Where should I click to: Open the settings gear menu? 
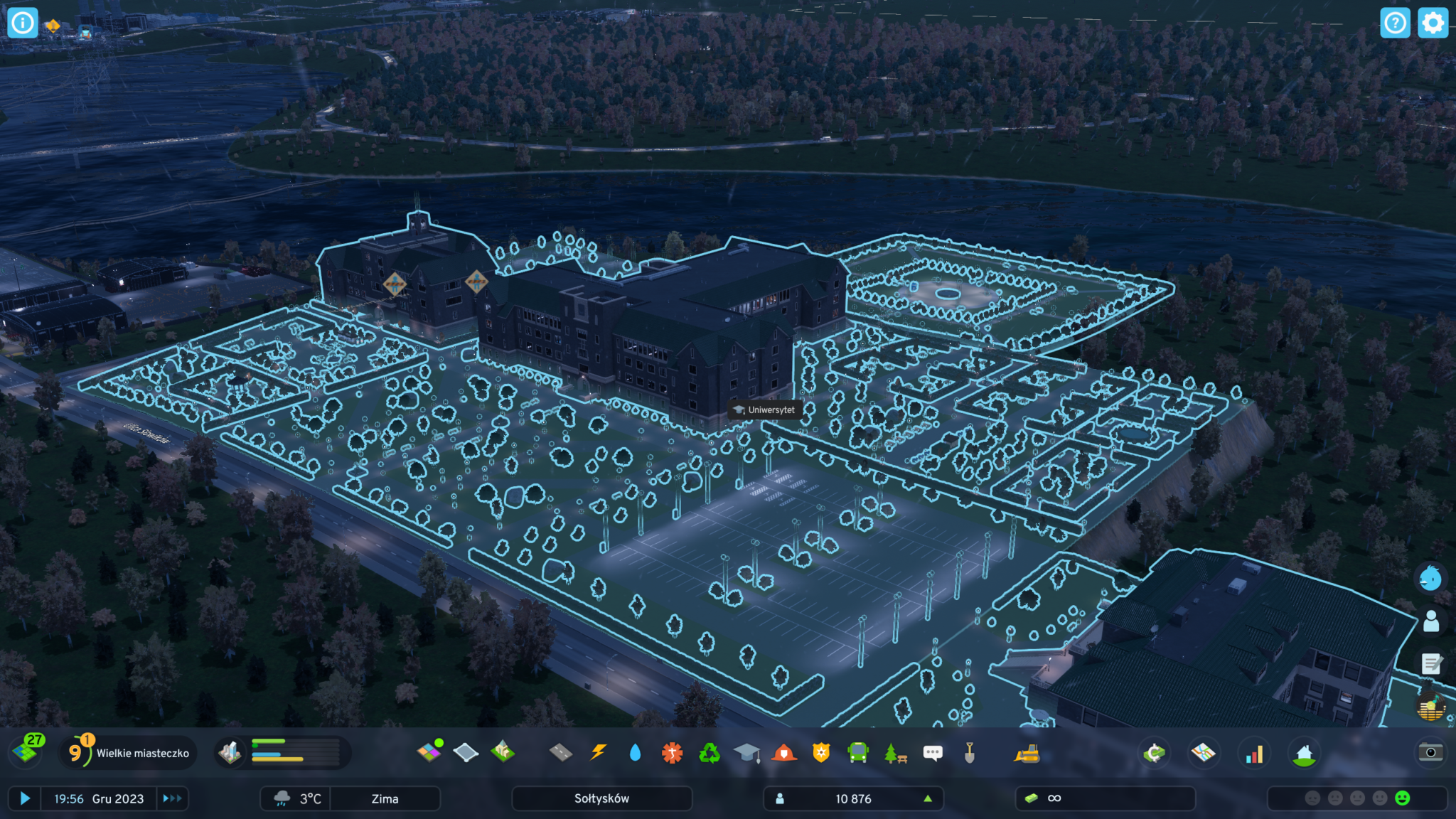[x=1433, y=23]
